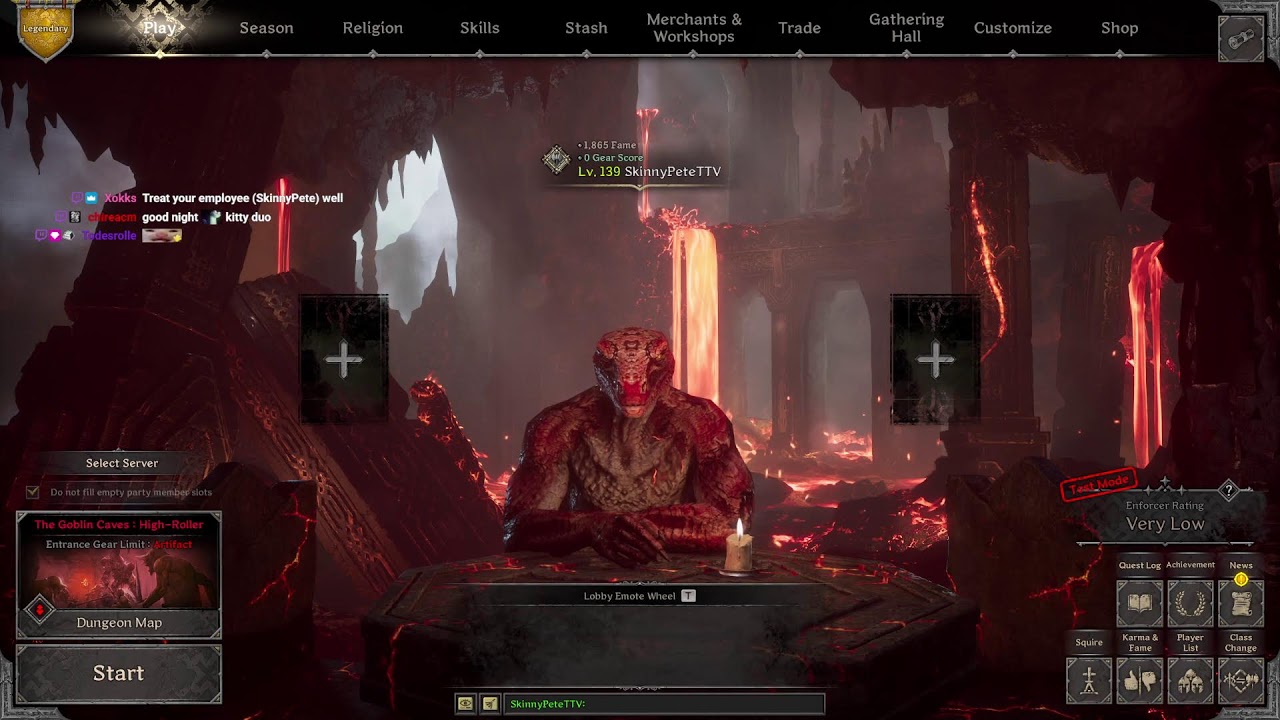1280x720 pixels.
Task: Open Merchants & Workshops
Action: [x=694, y=28]
